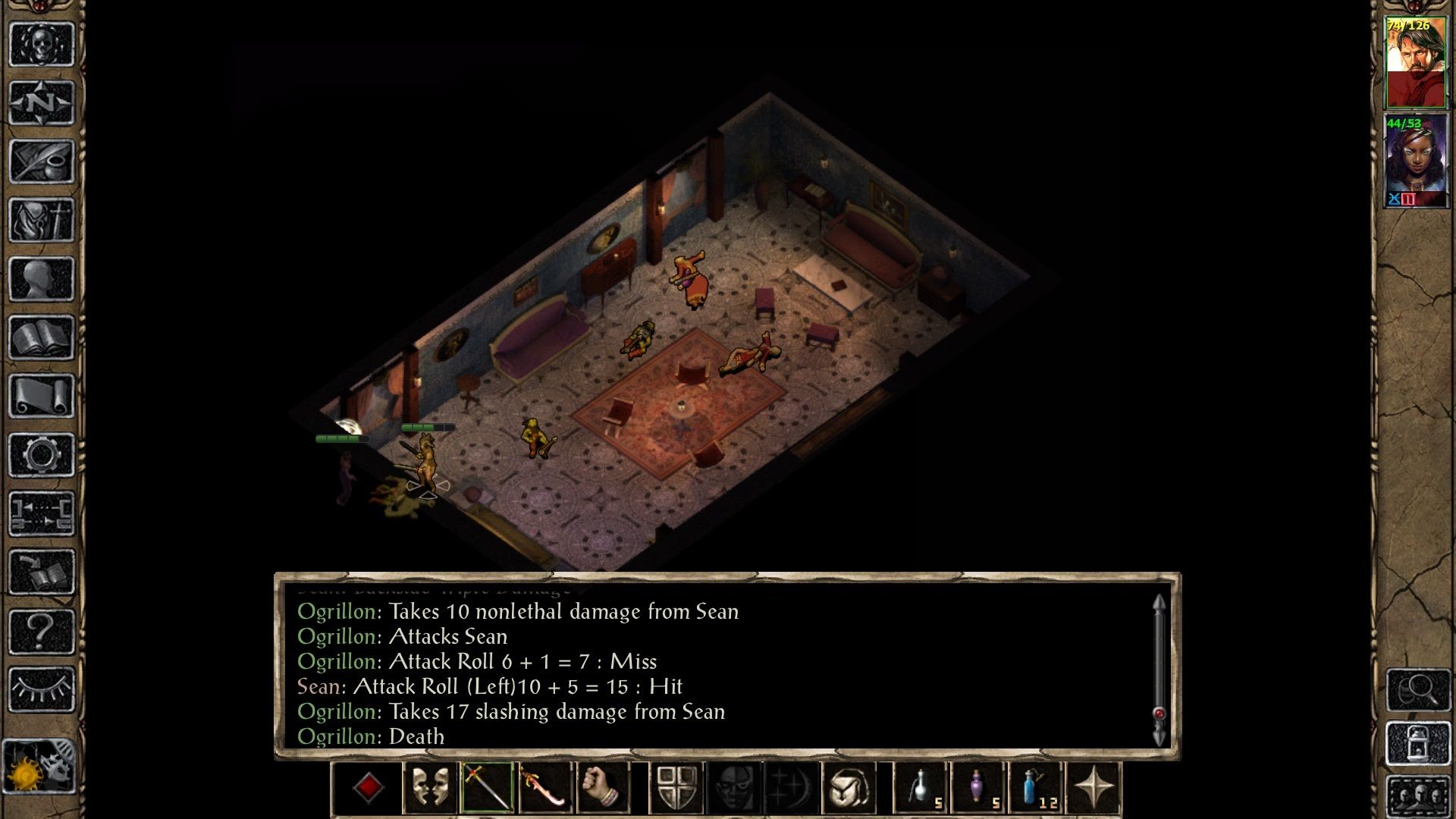The height and width of the screenshot is (819, 1456).
Task: Equip the long sword quick weapon slot
Action: 488,789
